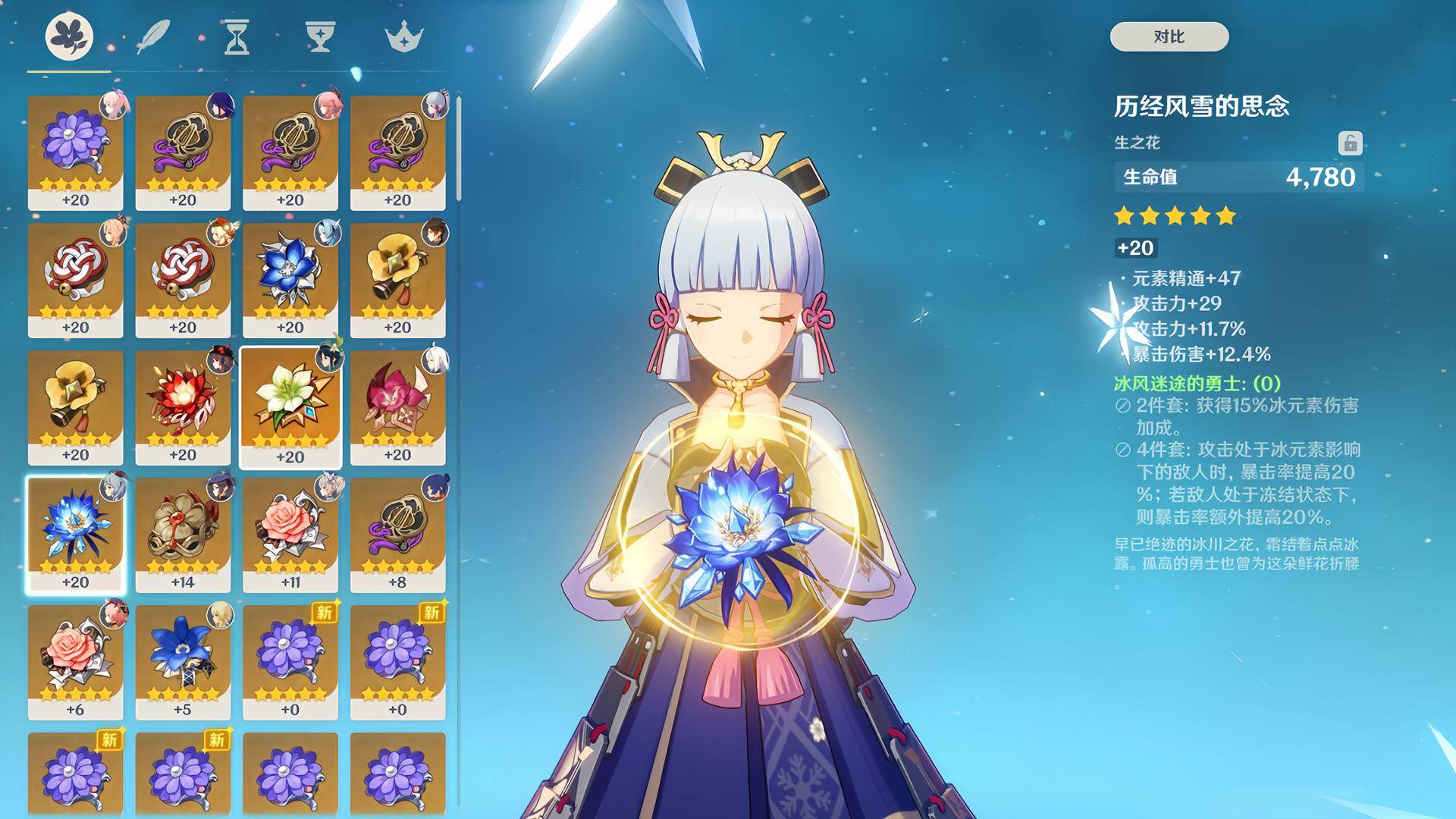Click the artifact list scrollbar
1456x819 pixels.
point(459,149)
